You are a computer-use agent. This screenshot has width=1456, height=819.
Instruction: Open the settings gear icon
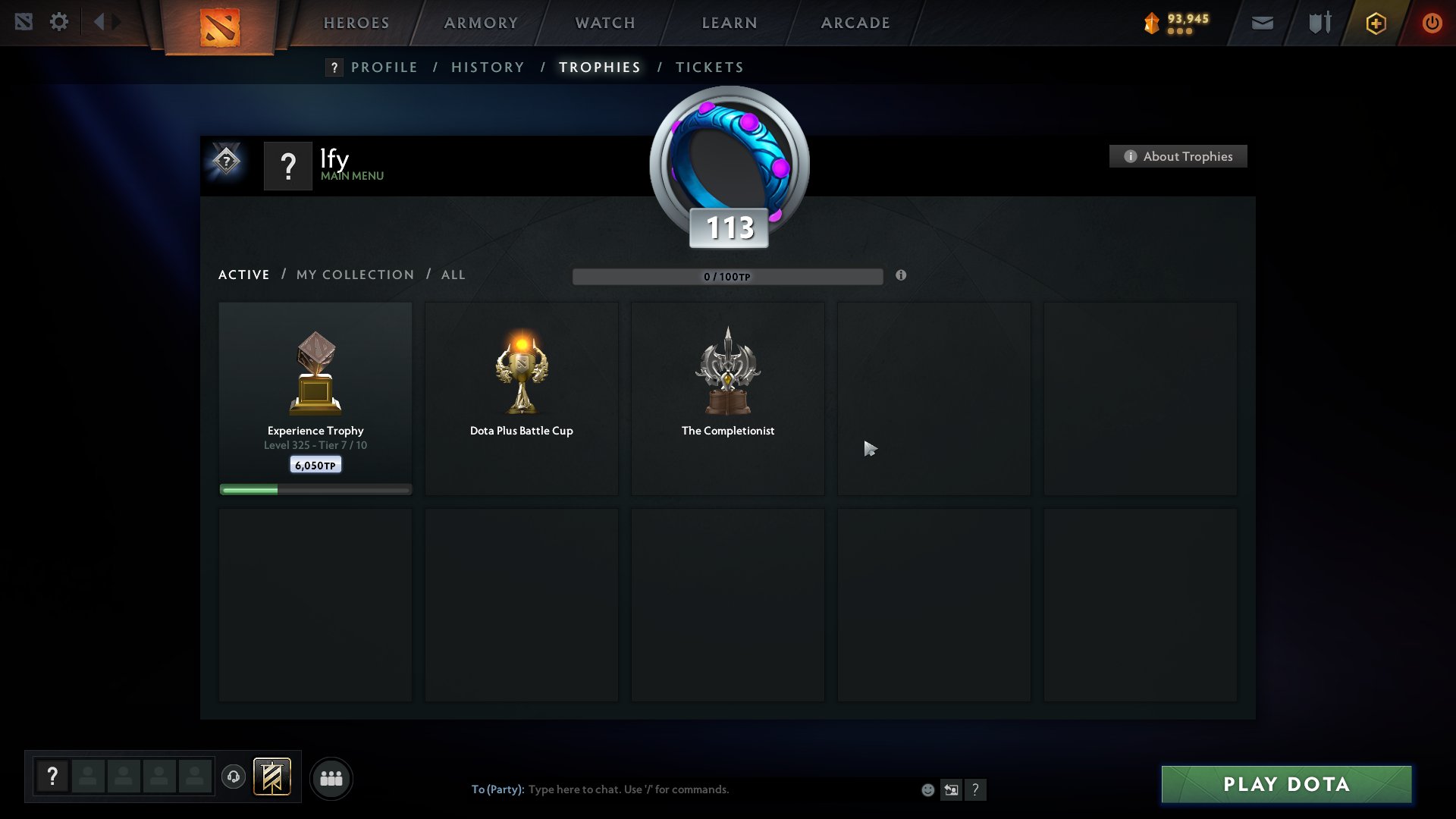click(x=59, y=22)
